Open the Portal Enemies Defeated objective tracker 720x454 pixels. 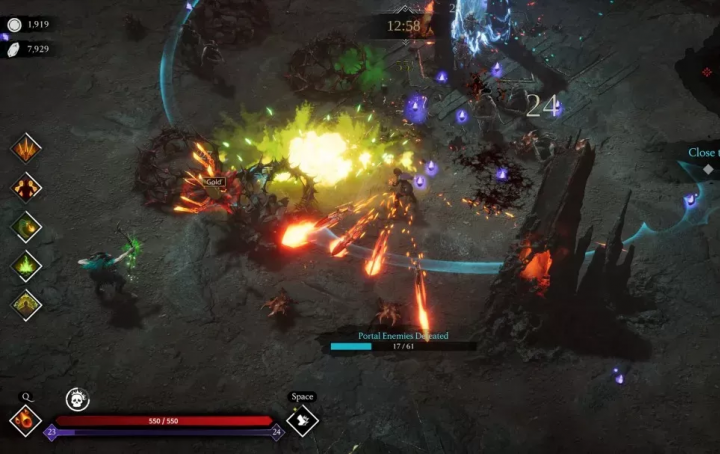tap(403, 342)
